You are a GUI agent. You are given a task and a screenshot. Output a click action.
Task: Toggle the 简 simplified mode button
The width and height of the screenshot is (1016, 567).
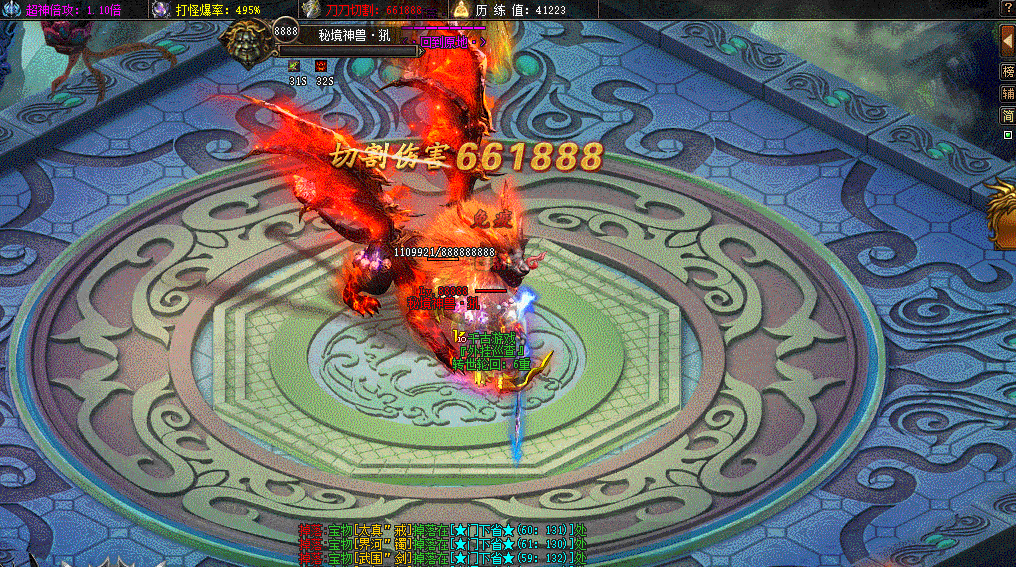click(x=1008, y=116)
